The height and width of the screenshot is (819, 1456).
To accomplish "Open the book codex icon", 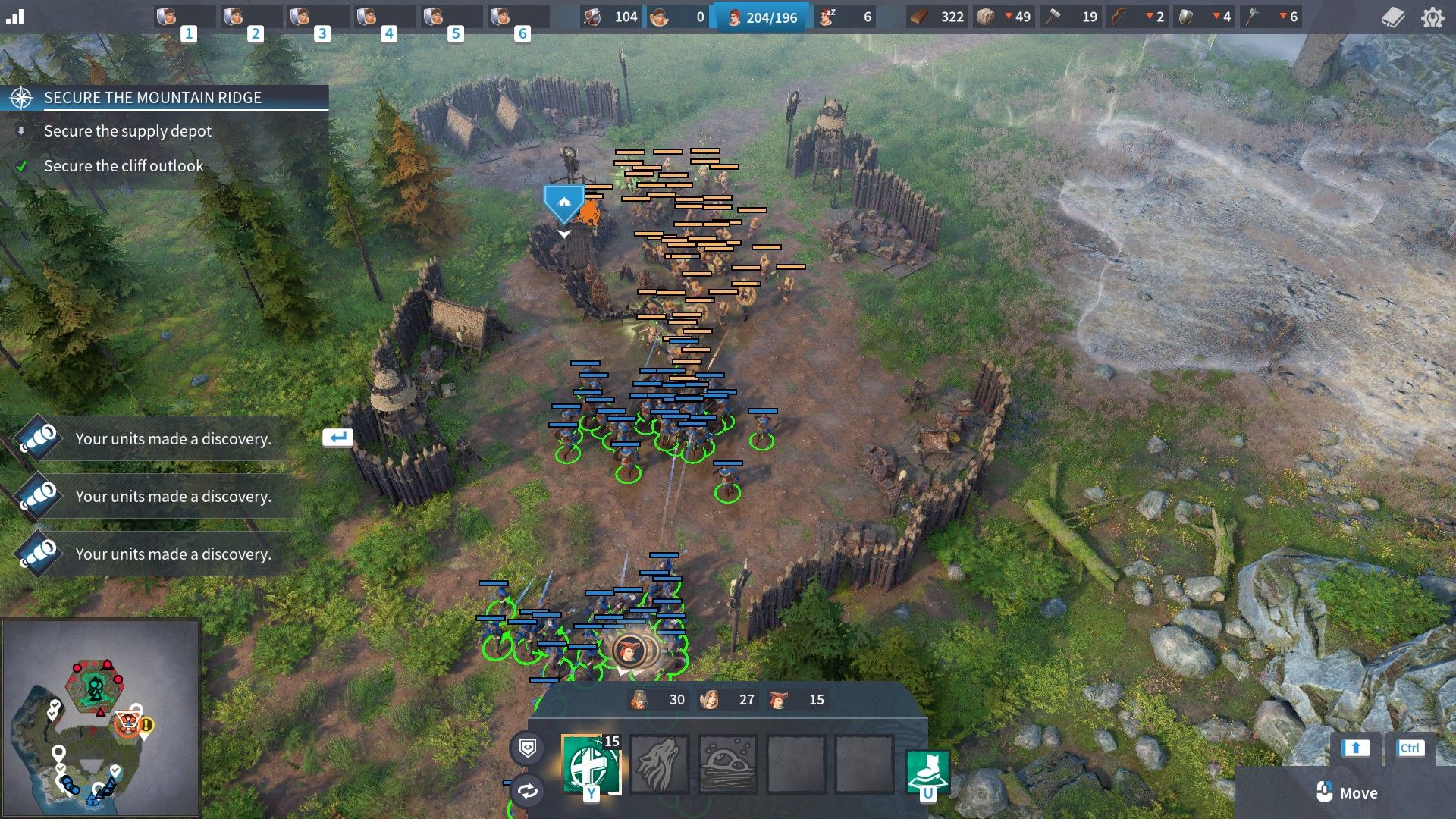I will [x=1393, y=17].
